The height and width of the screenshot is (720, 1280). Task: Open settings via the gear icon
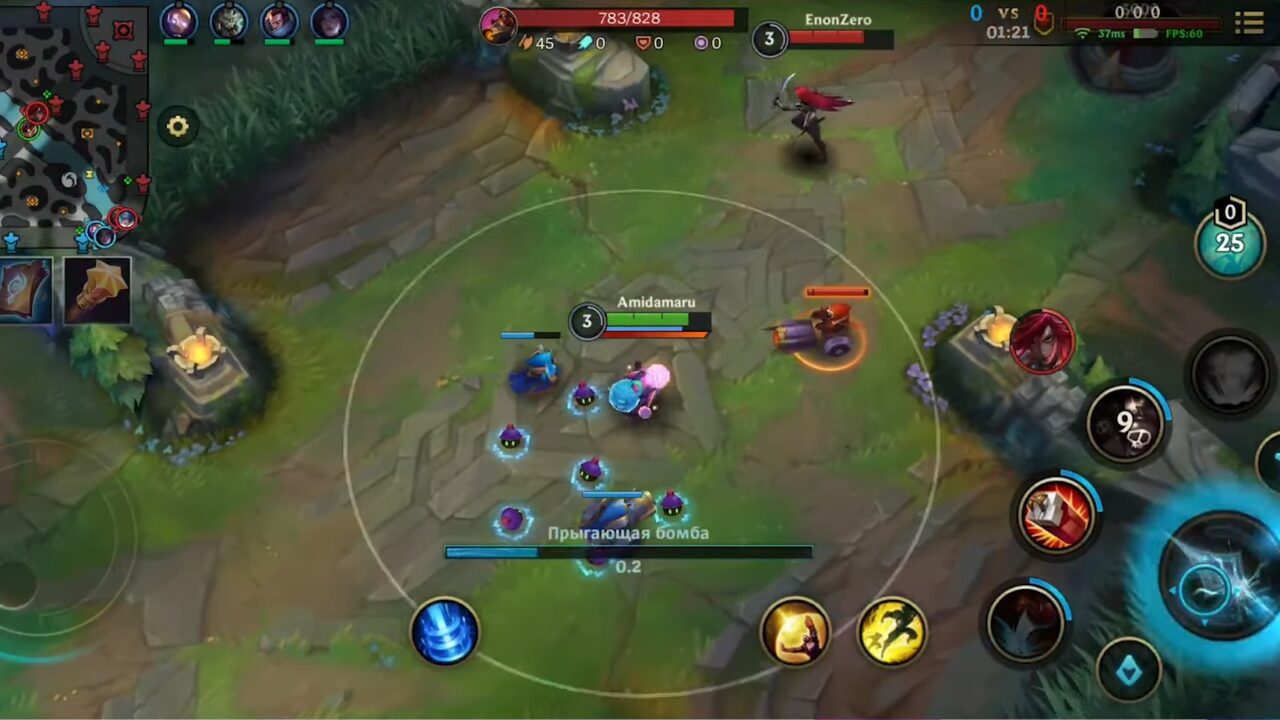pos(177,127)
